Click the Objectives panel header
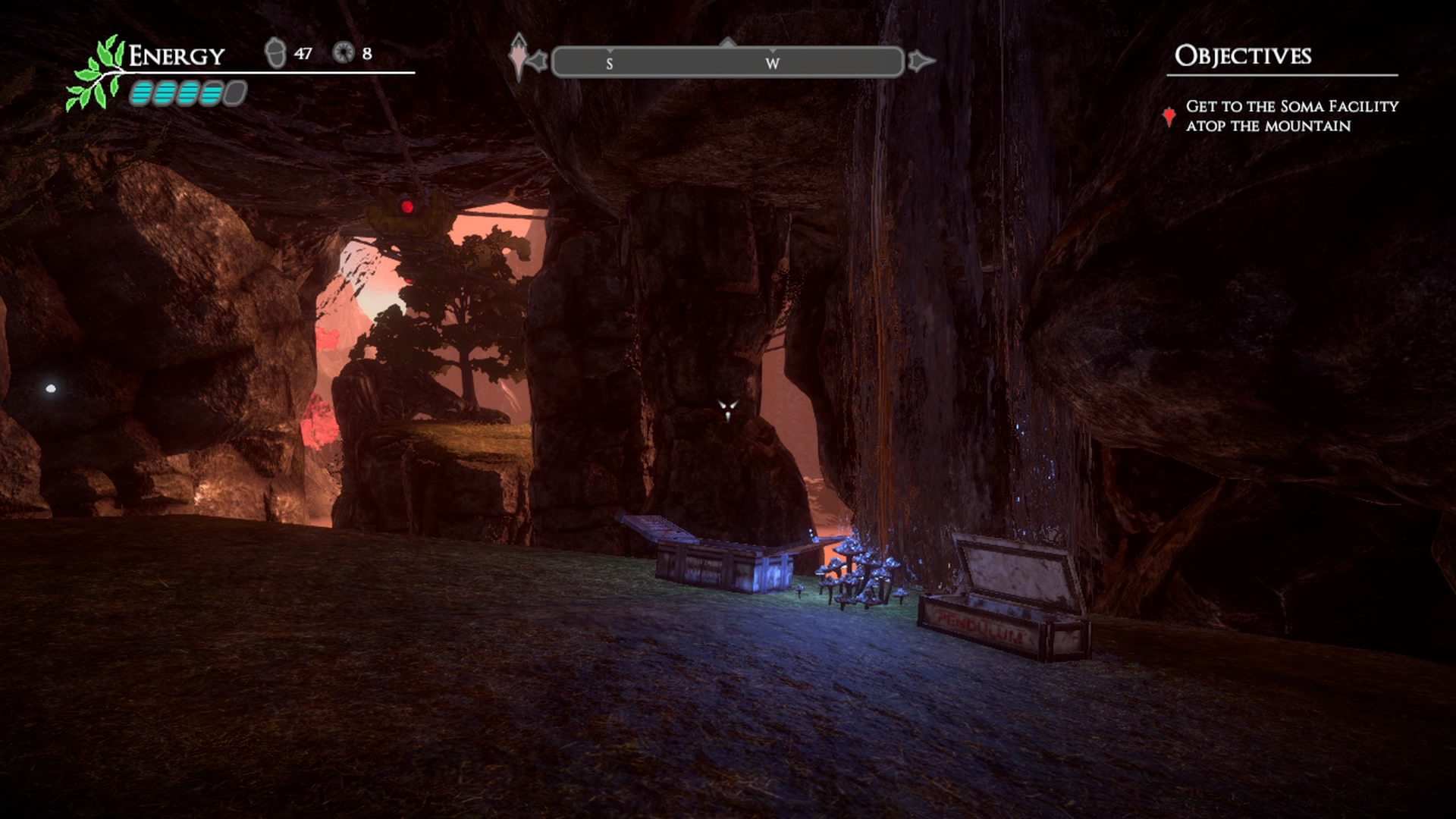The image size is (1456, 819). tap(1242, 55)
